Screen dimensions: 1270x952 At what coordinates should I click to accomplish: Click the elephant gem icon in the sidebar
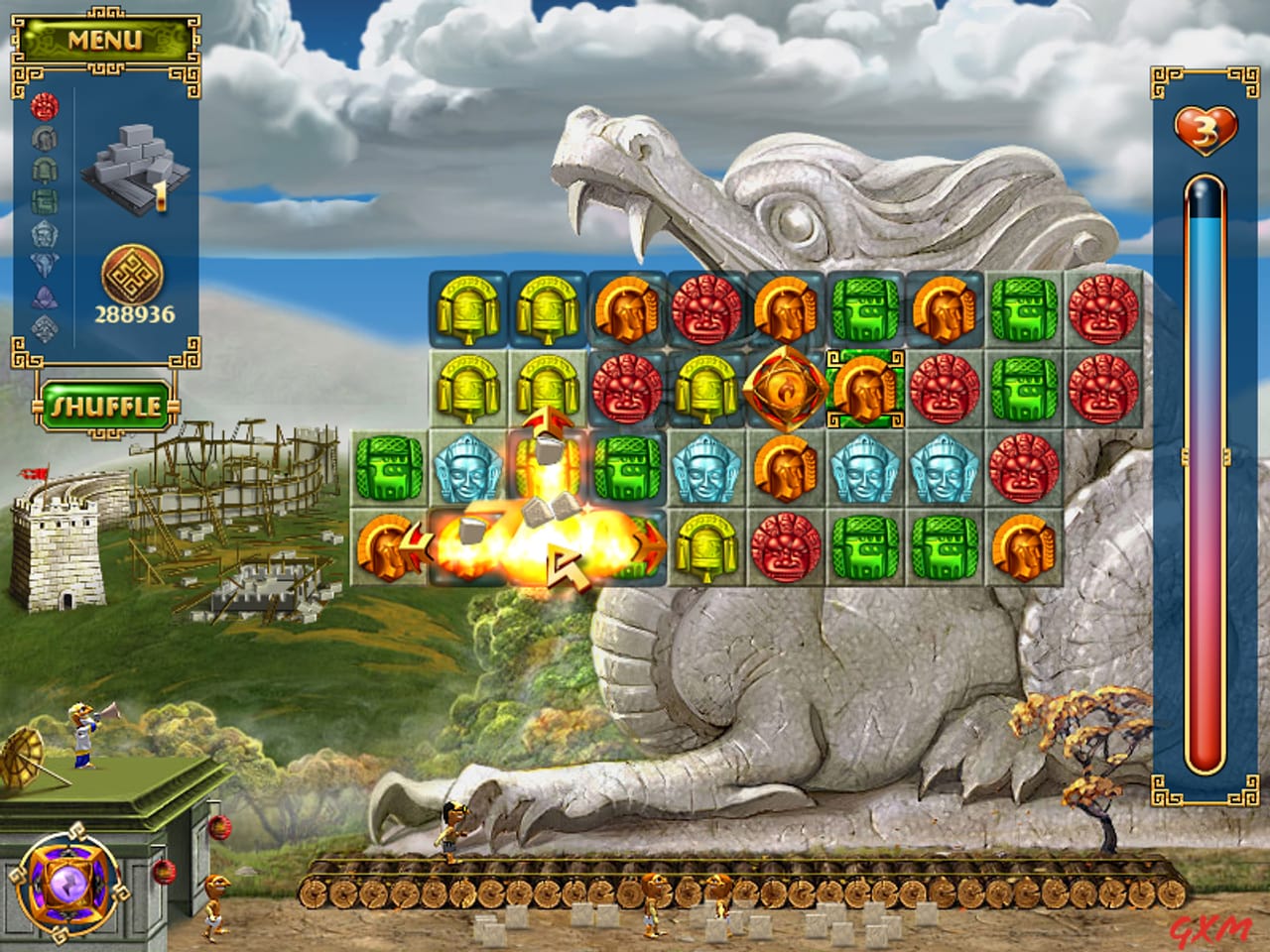[x=44, y=262]
